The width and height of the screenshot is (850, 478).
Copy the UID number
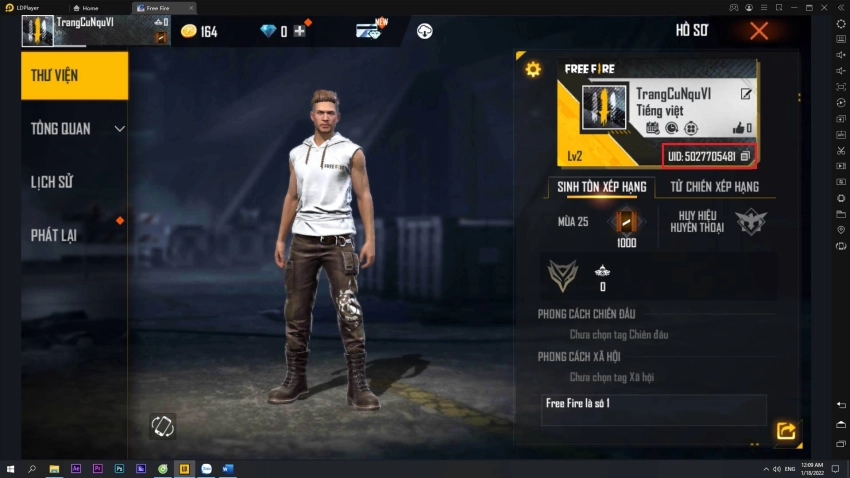pos(745,156)
